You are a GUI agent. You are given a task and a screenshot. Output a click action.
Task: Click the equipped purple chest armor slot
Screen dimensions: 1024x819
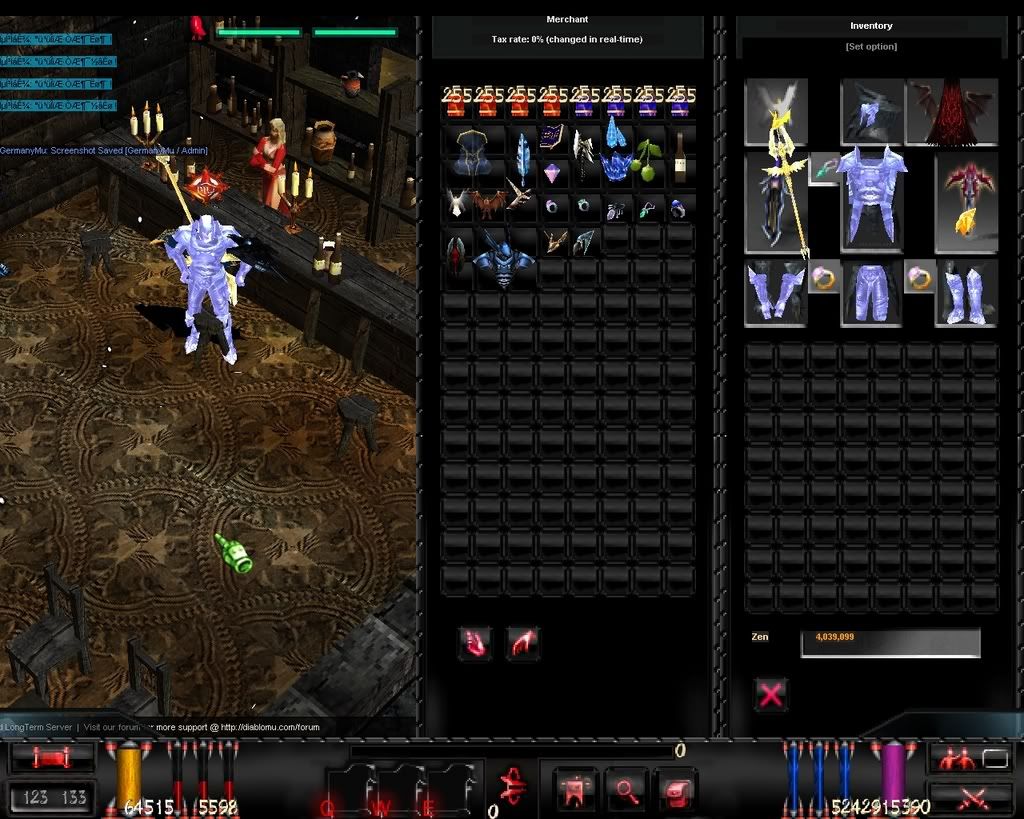pyautogui.click(x=871, y=197)
